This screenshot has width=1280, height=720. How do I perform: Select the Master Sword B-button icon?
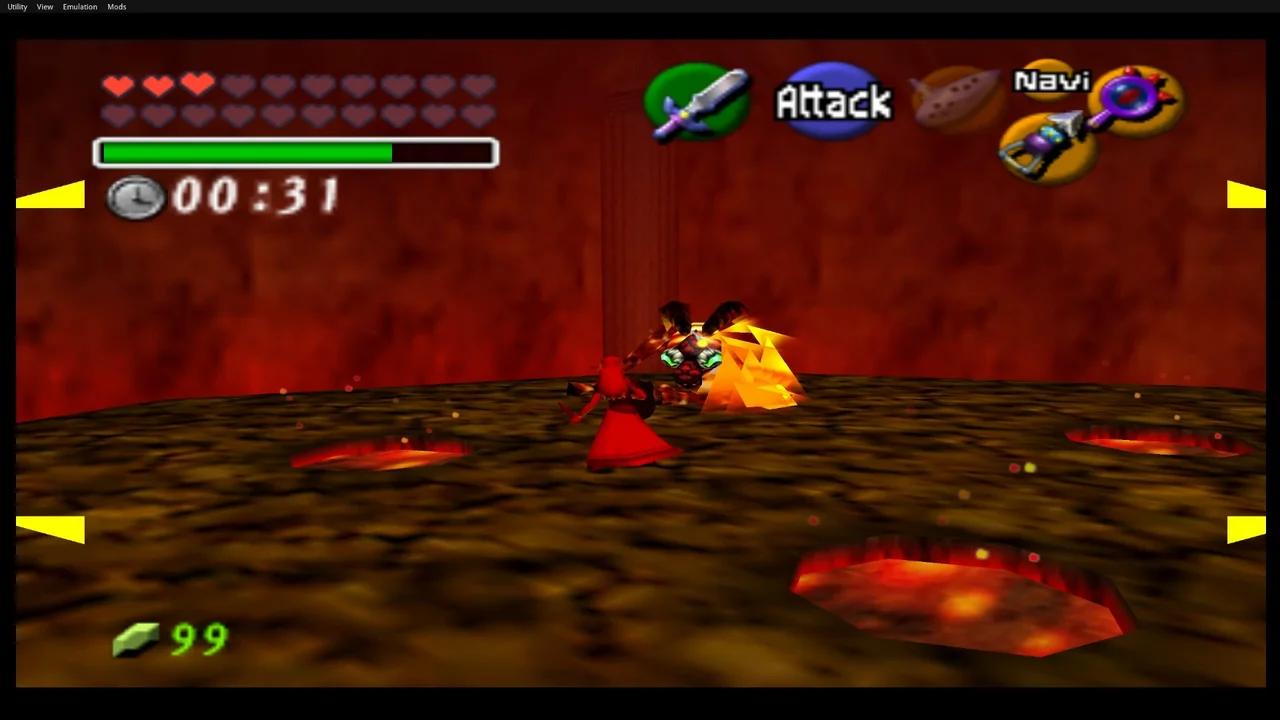point(697,103)
